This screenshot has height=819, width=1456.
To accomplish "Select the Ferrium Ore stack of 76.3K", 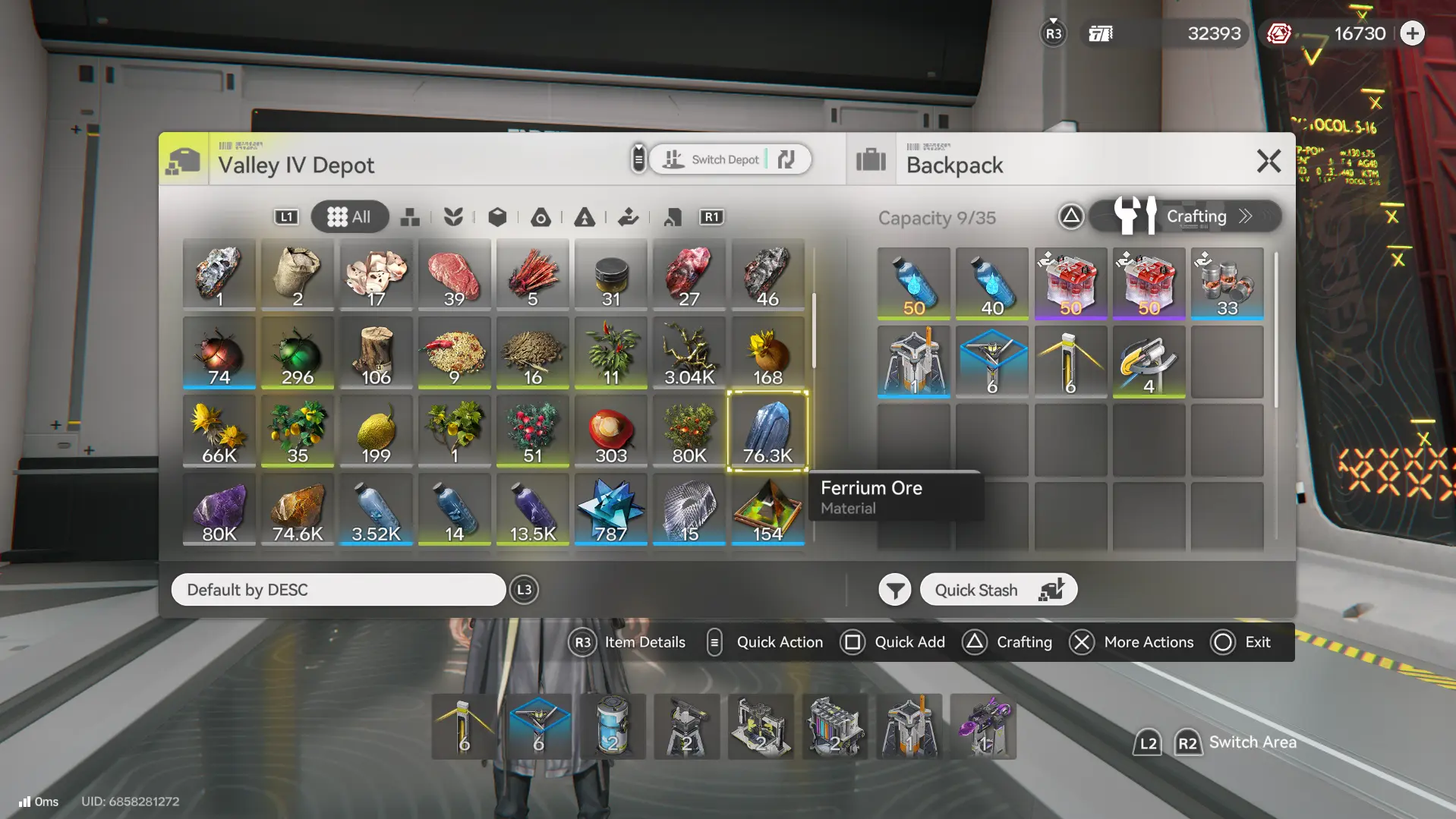I will (767, 431).
